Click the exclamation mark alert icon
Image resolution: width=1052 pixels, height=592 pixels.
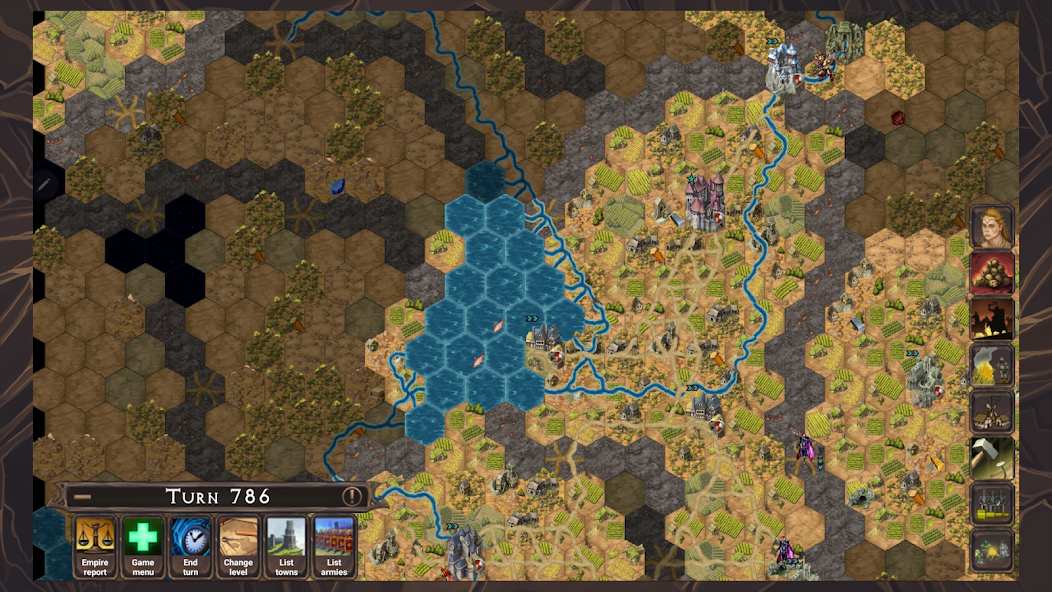pyautogui.click(x=351, y=496)
